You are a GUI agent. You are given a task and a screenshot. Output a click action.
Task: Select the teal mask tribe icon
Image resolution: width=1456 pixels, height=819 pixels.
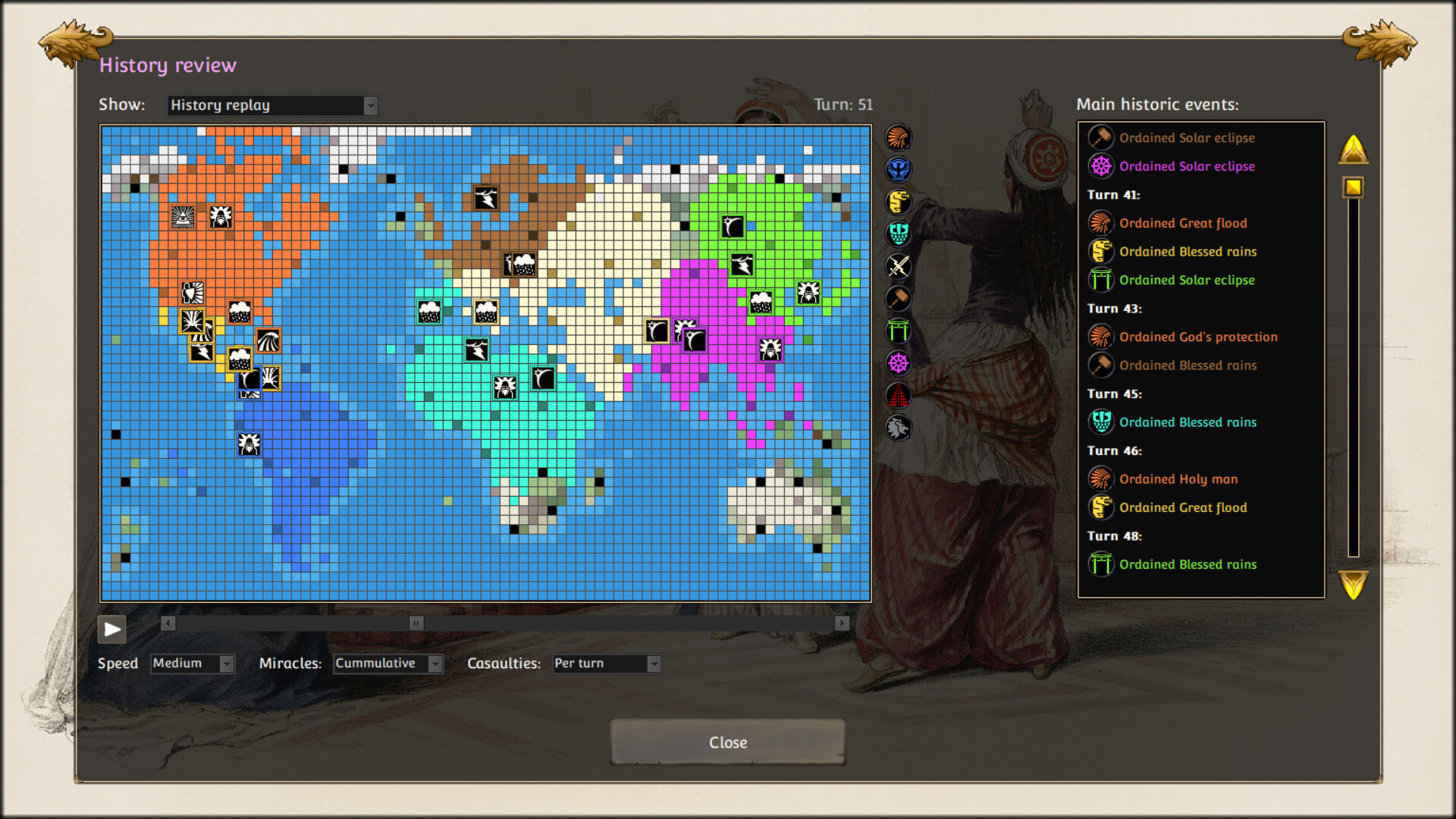point(898,234)
